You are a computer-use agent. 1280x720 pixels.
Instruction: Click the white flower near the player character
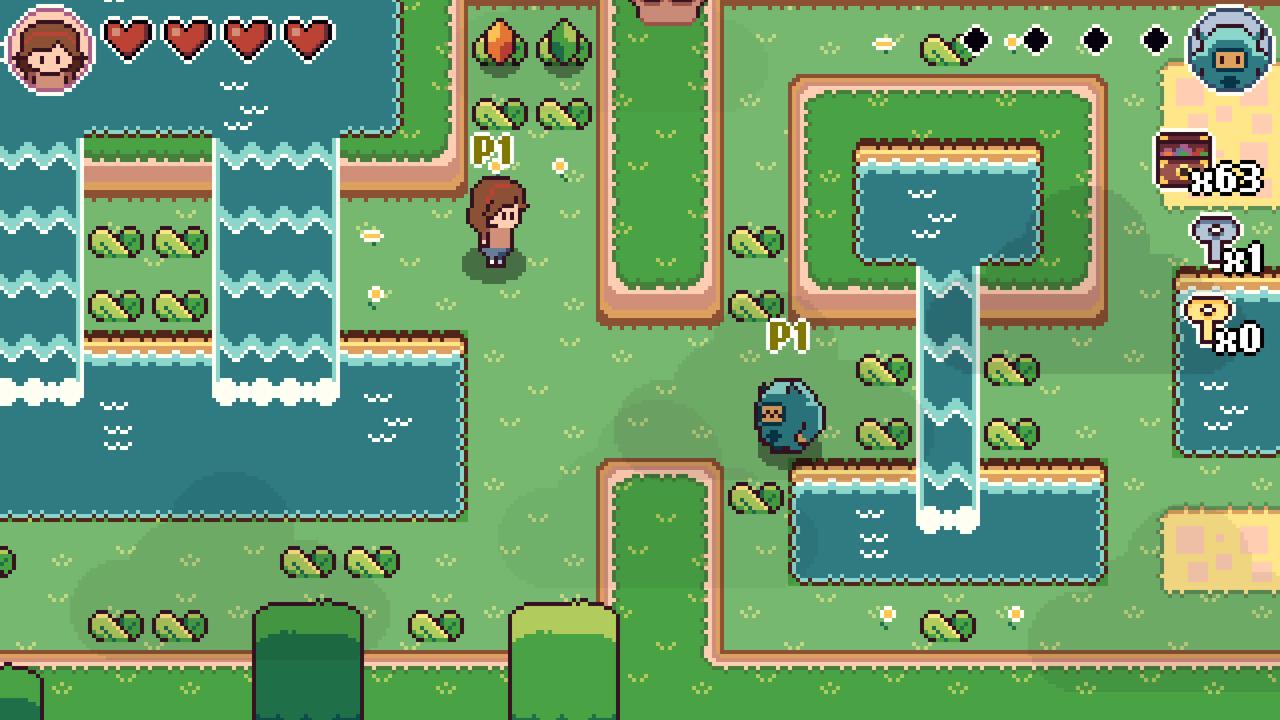tap(558, 166)
